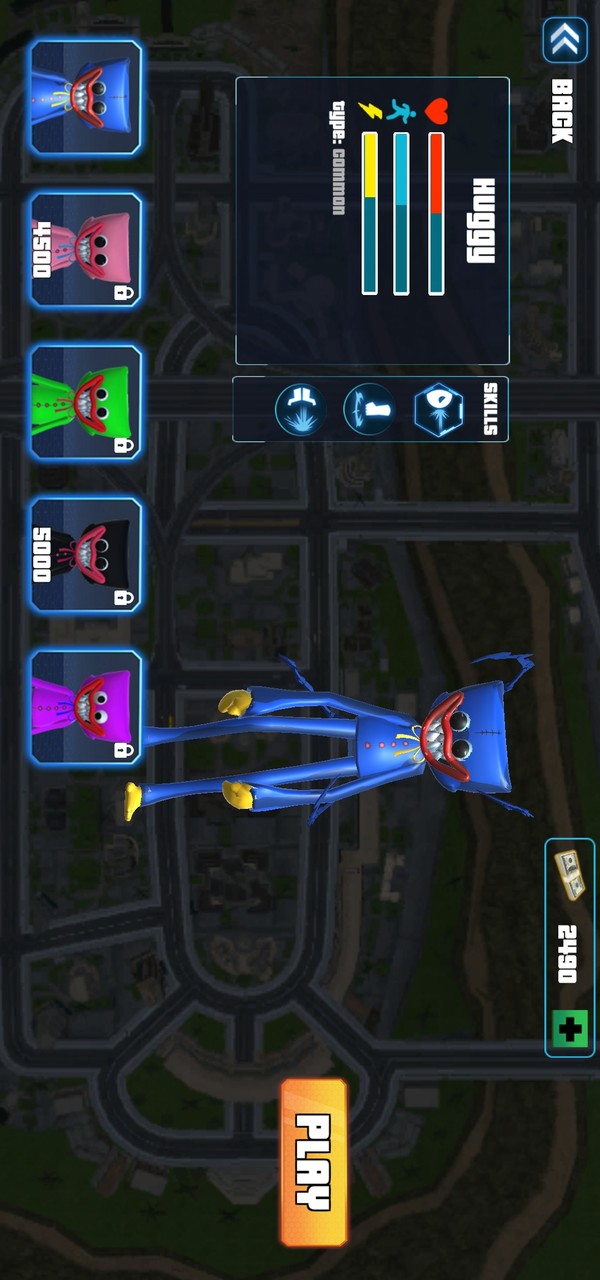
Task: Pick the locked green character tile
Action: [86, 402]
